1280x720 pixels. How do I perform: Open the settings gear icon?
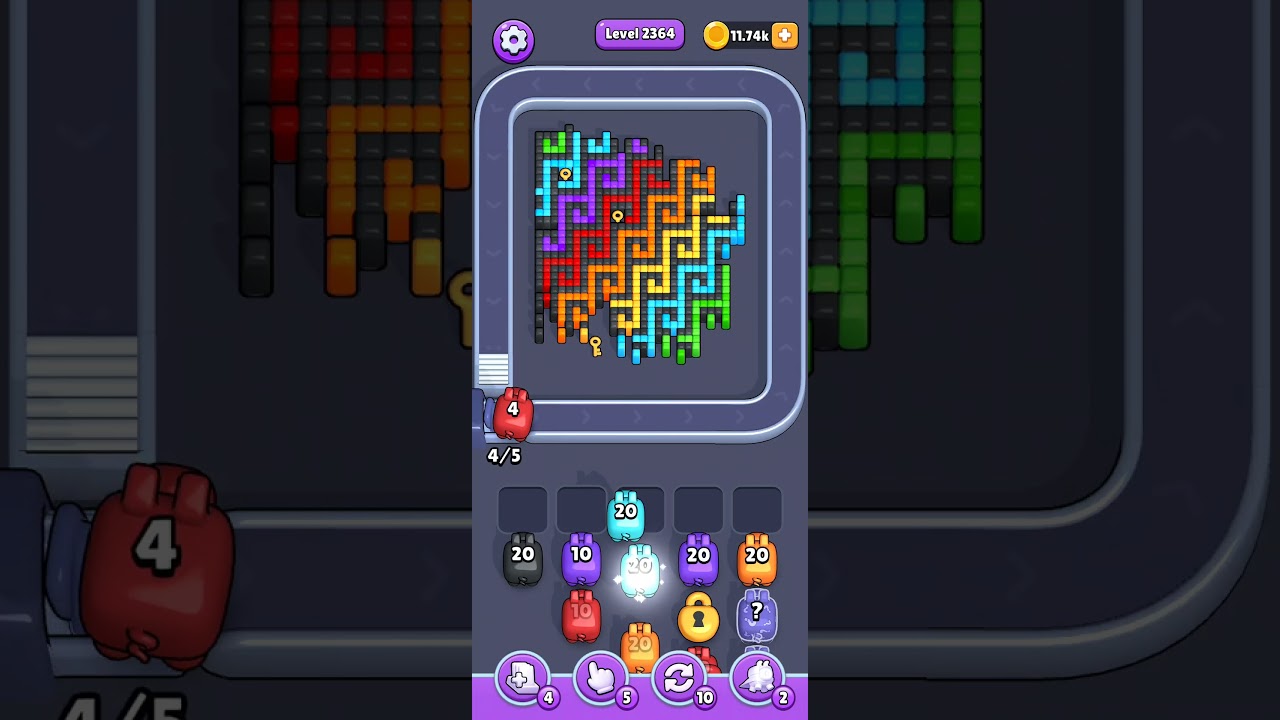pos(514,38)
